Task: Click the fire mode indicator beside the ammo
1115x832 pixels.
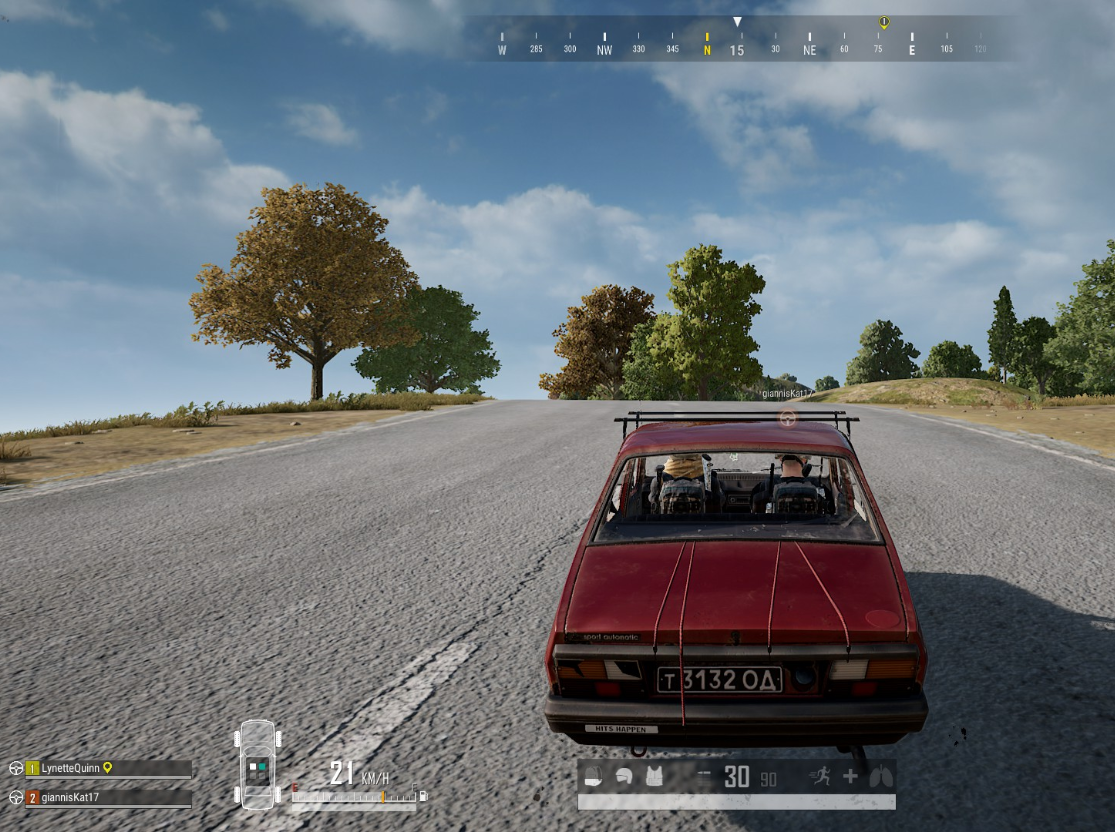Action: [704, 776]
